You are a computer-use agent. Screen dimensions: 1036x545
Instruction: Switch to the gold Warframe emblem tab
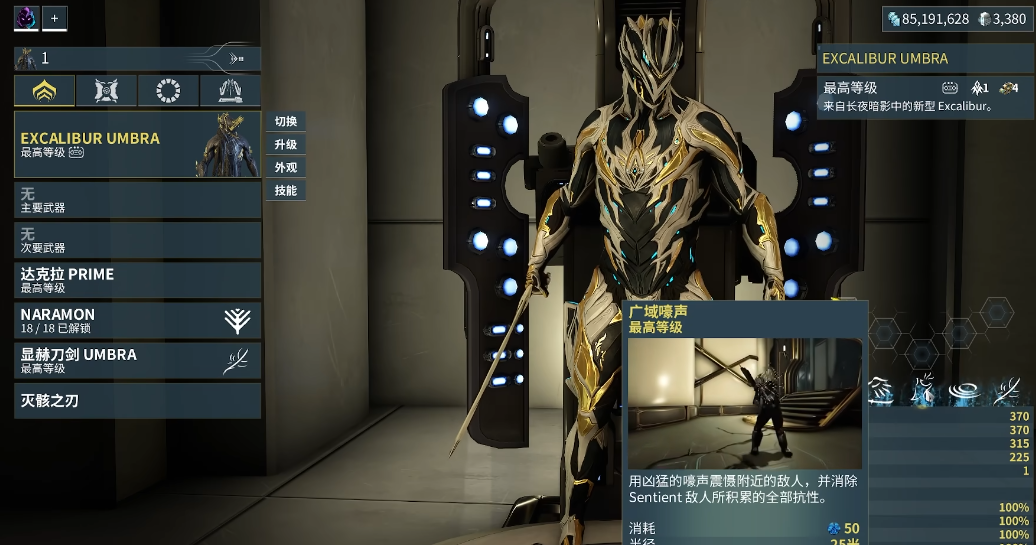(x=45, y=91)
